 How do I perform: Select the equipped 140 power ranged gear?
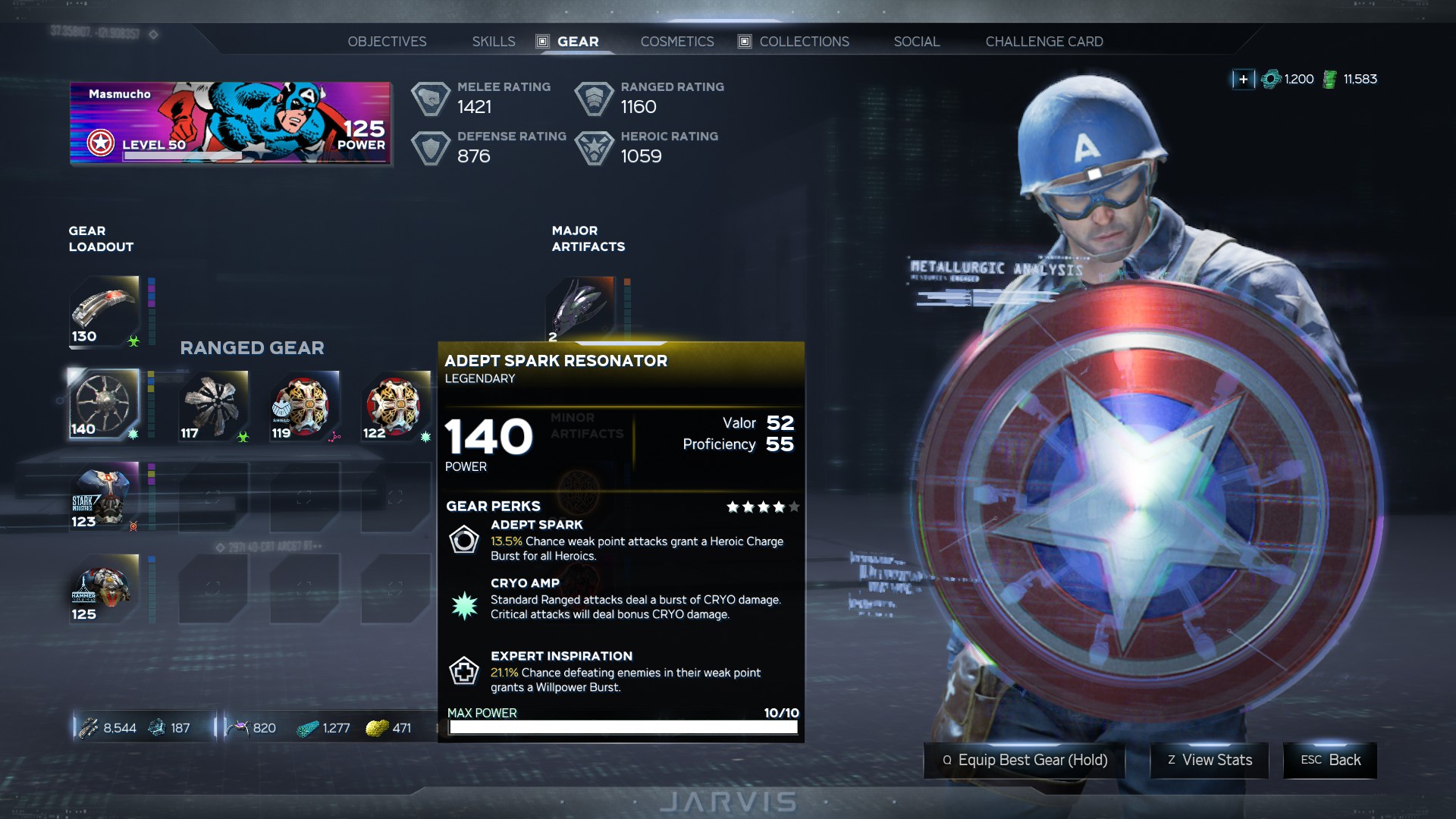104,404
